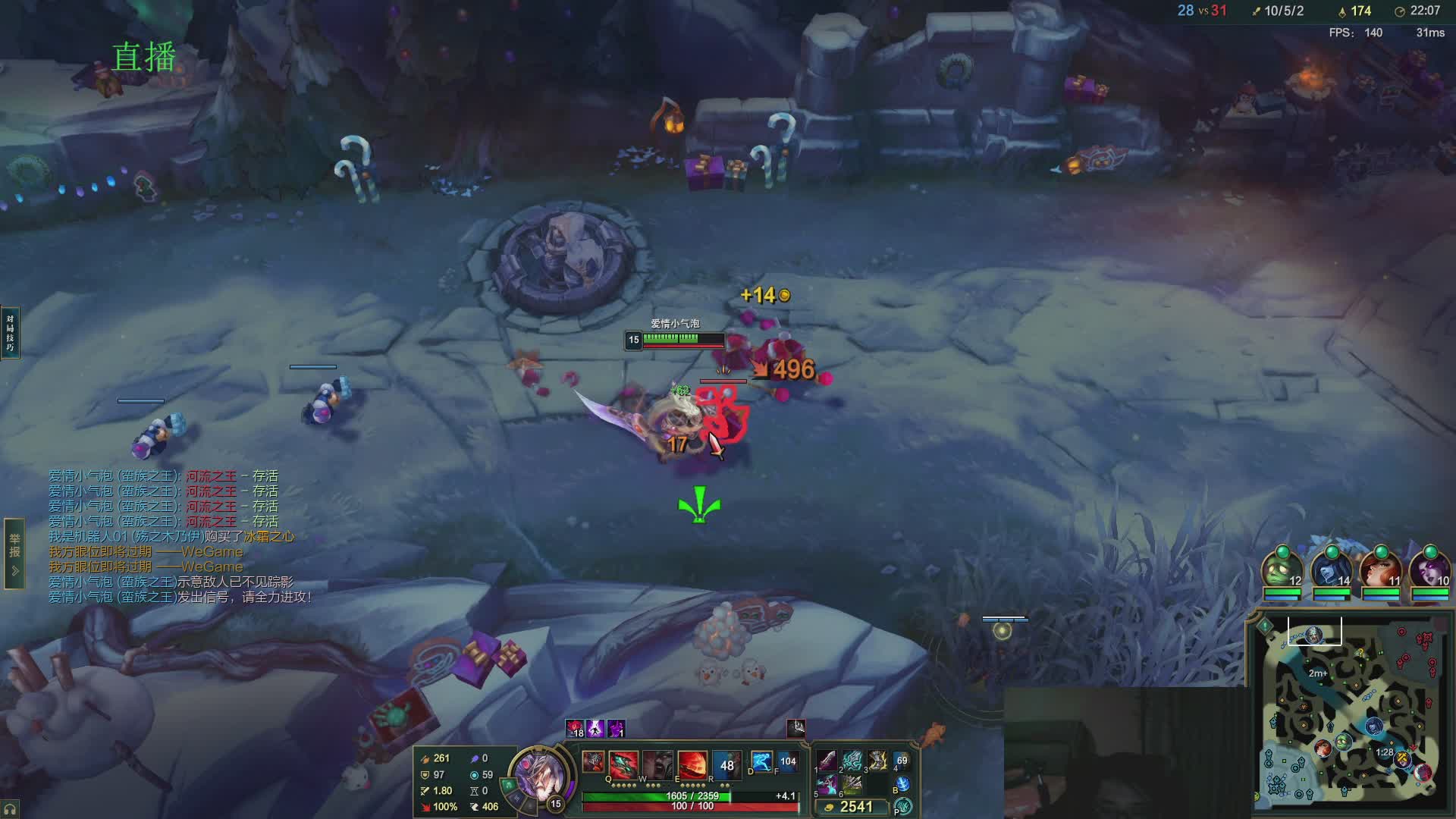Image resolution: width=1456 pixels, height=819 pixels.
Task: Click the item in inventory slot 5
Action: pyautogui.click(x=827, y=784)
